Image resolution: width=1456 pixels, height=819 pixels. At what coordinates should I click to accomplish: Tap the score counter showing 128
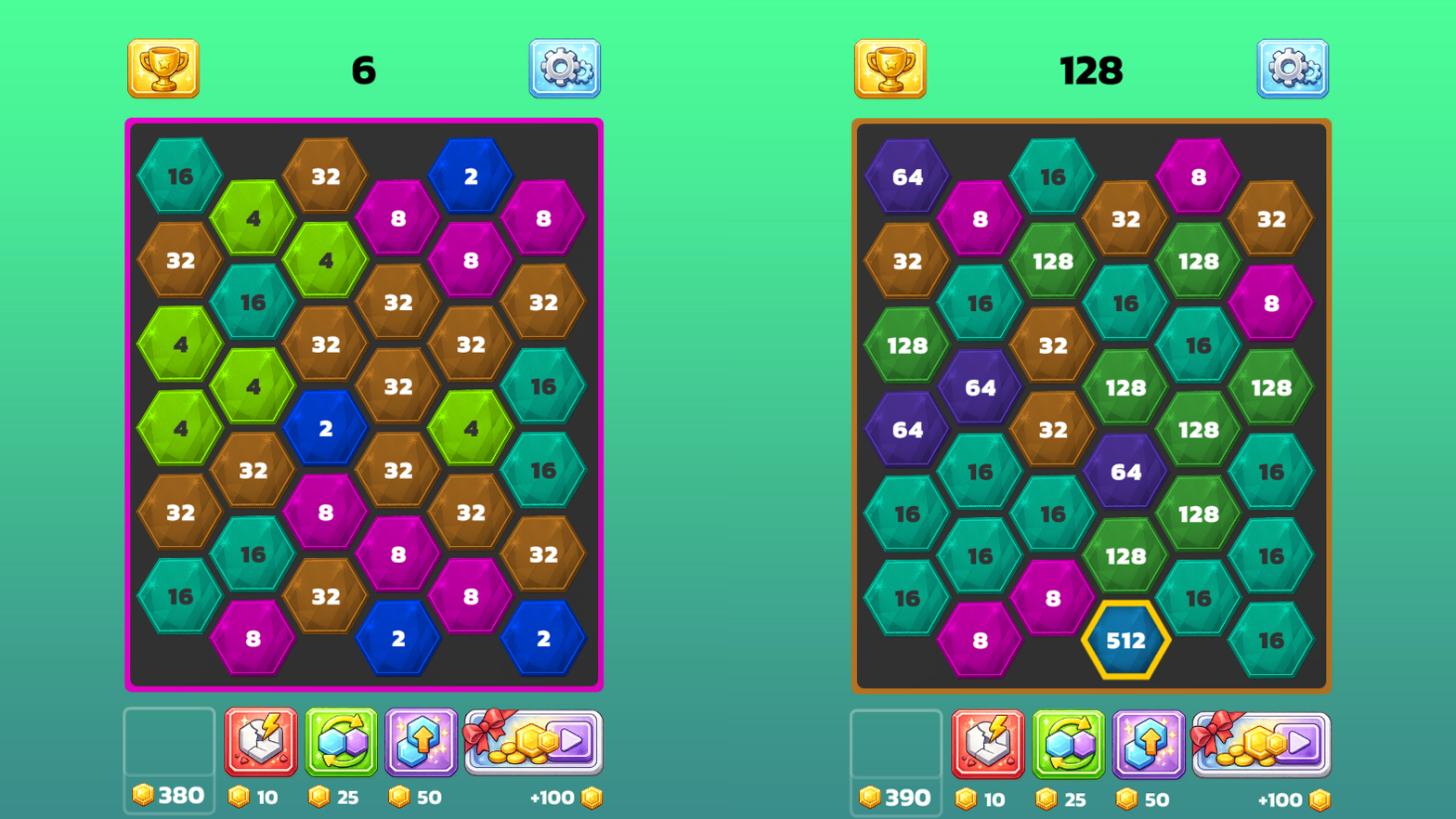pos(1092,69)
